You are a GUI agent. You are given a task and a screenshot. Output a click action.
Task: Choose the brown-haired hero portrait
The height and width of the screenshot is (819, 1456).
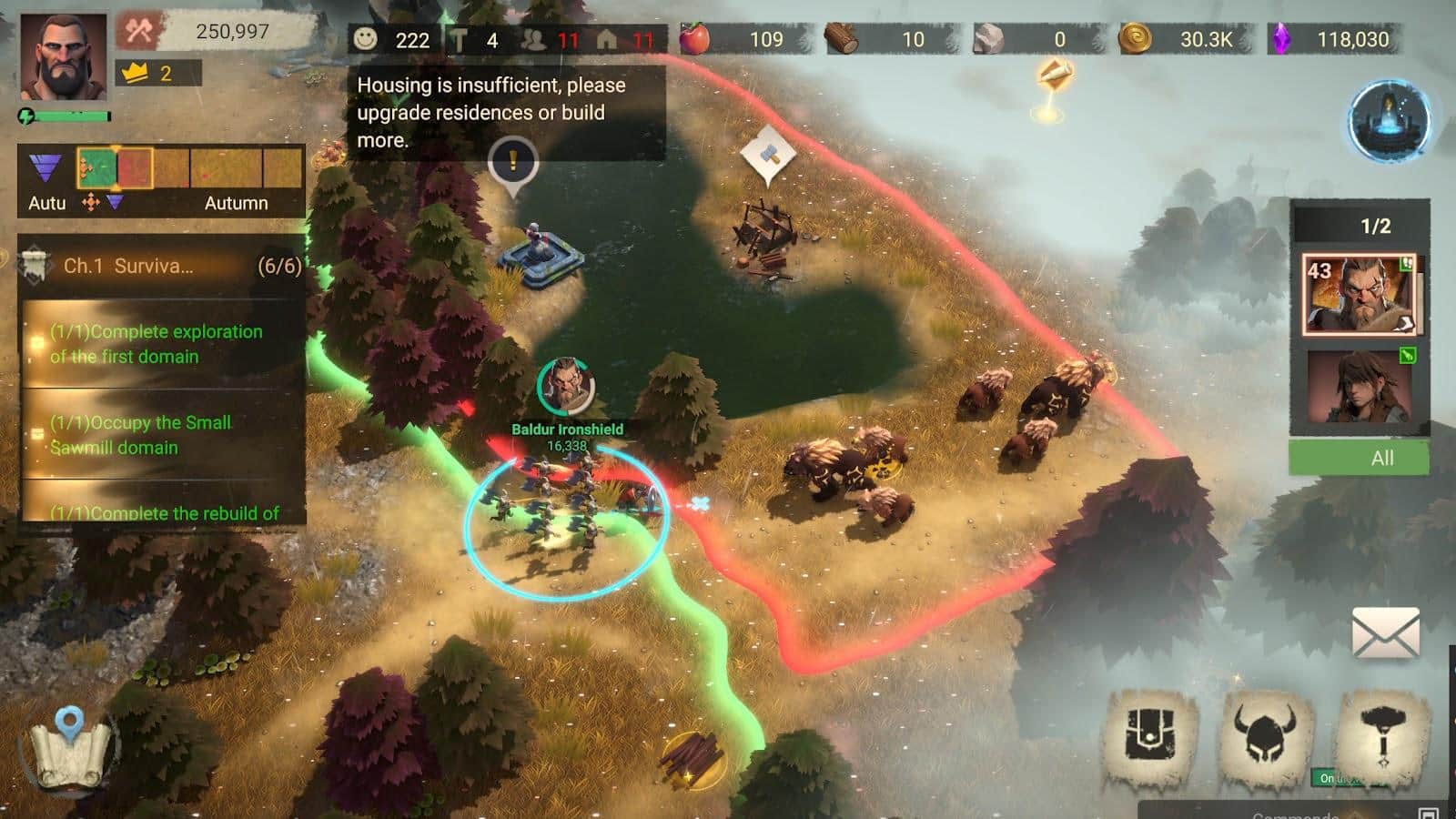[x=1360, y=386]
